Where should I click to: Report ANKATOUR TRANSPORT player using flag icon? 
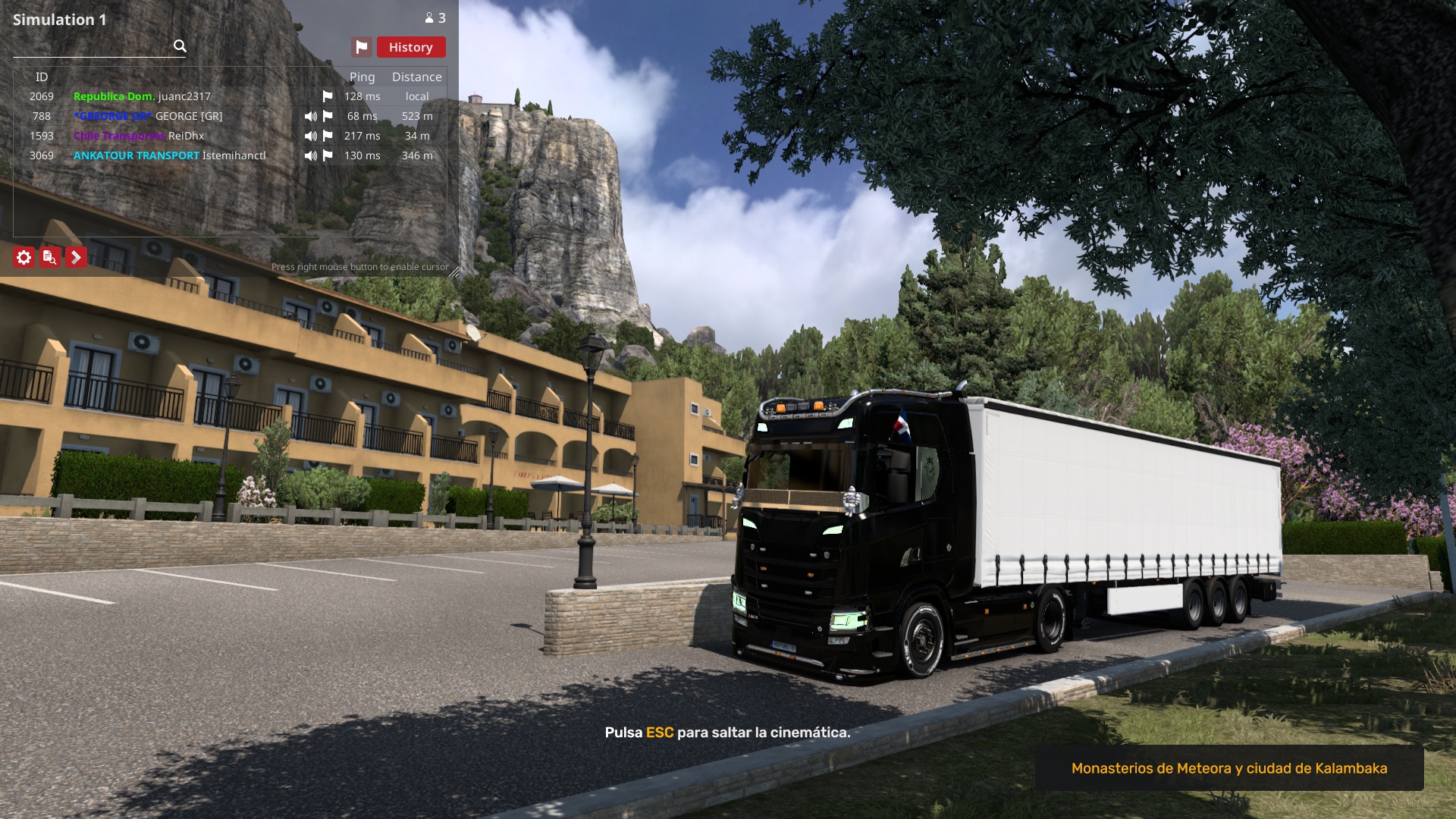pyautogui.click(x=328, y=155)
